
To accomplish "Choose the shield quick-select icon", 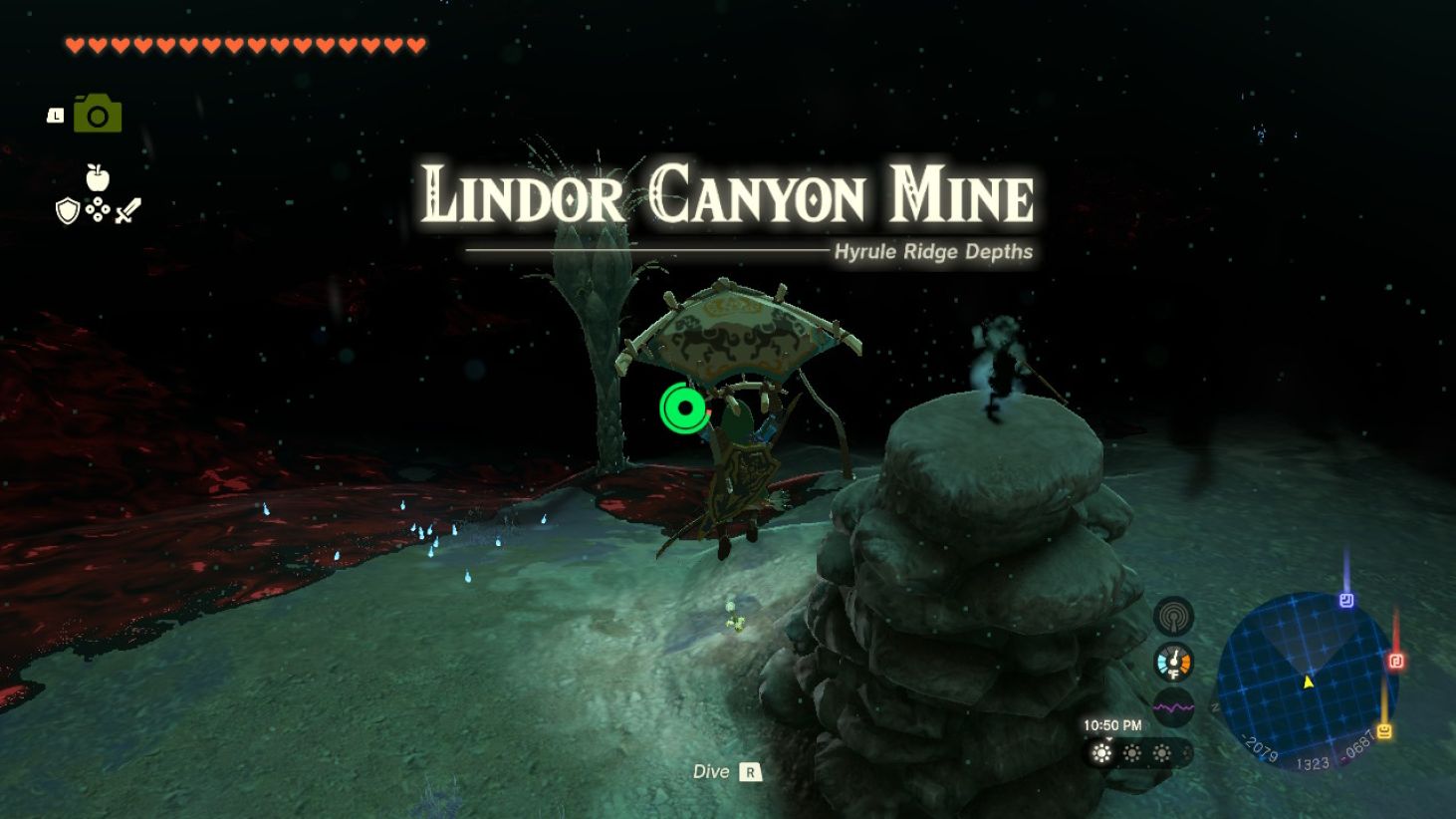I will pyautogui.click(x=67, y=210).
